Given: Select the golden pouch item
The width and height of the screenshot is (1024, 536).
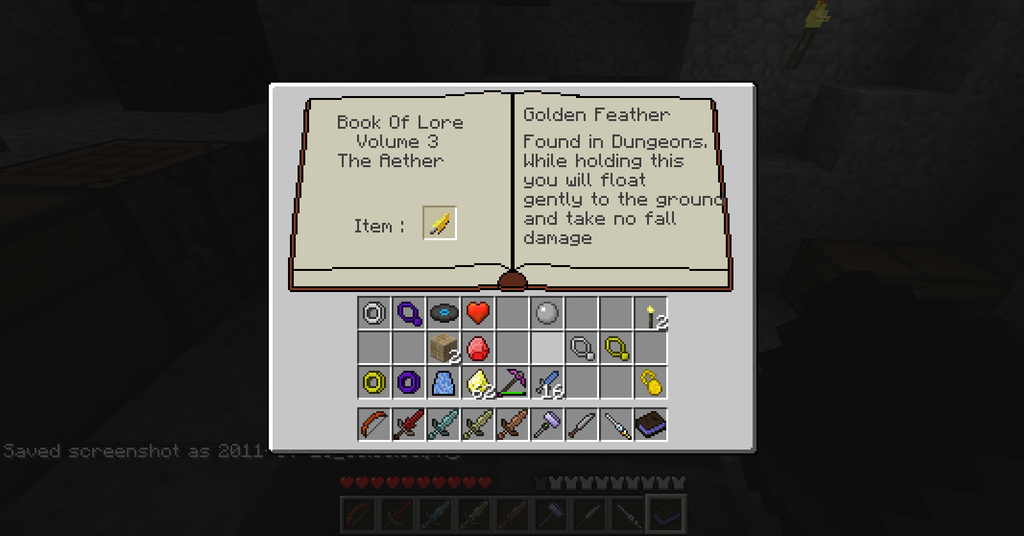Looking at the screenshot, I should click(x=650, y=382).
